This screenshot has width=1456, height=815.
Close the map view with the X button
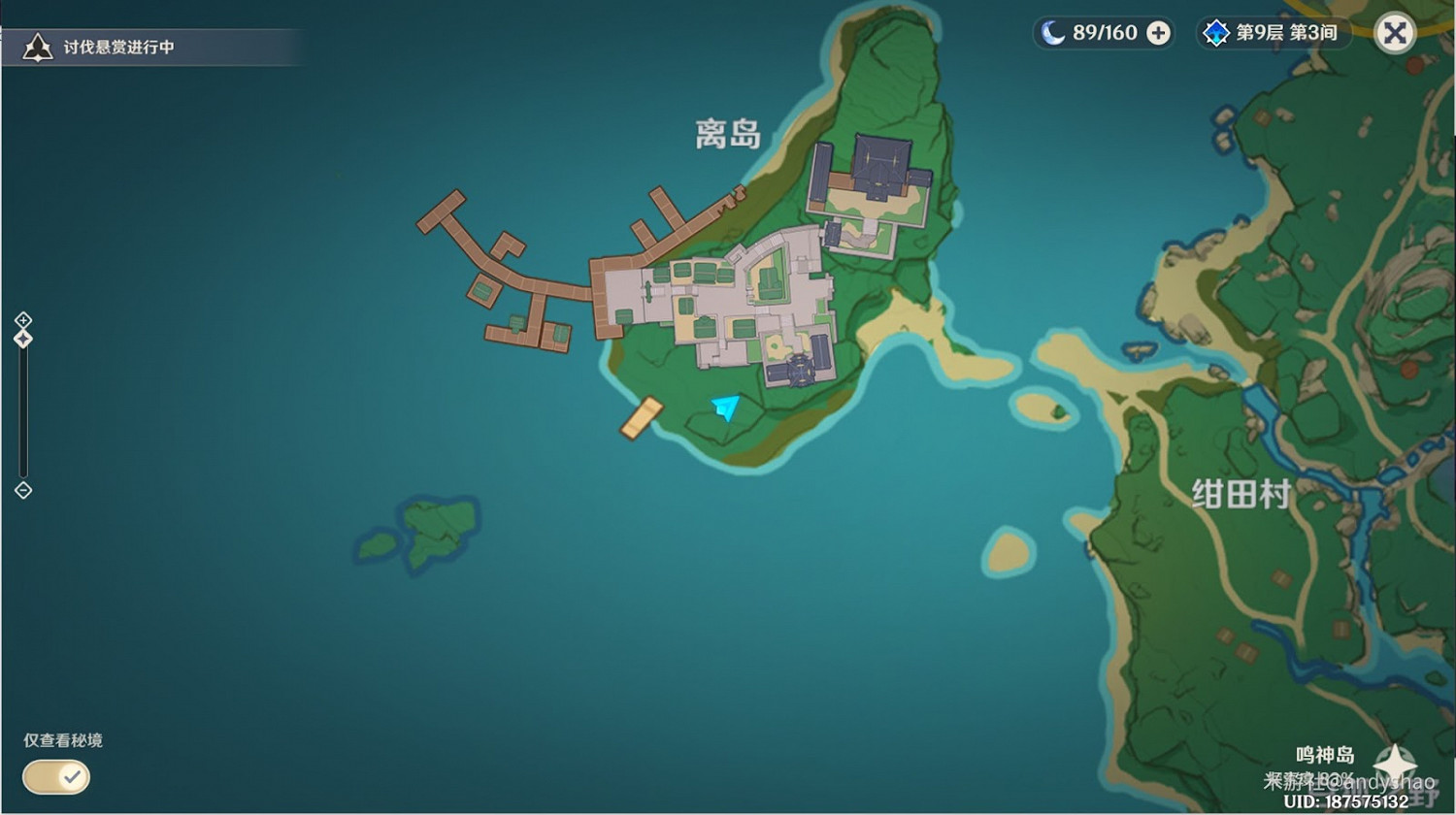coord(1395,32)
